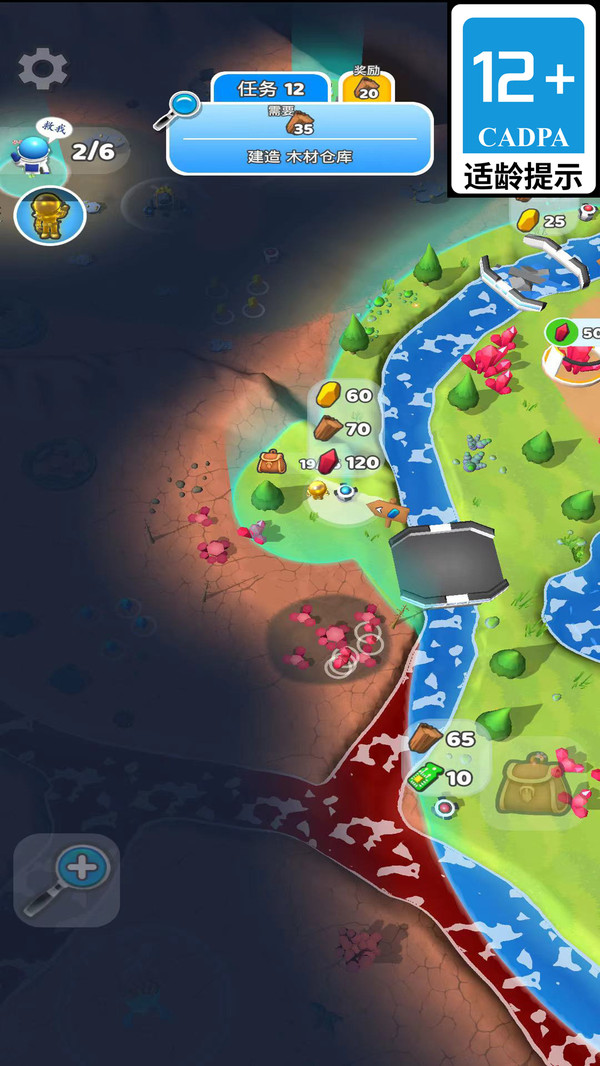Tap the reward badge showing 20

367,89
